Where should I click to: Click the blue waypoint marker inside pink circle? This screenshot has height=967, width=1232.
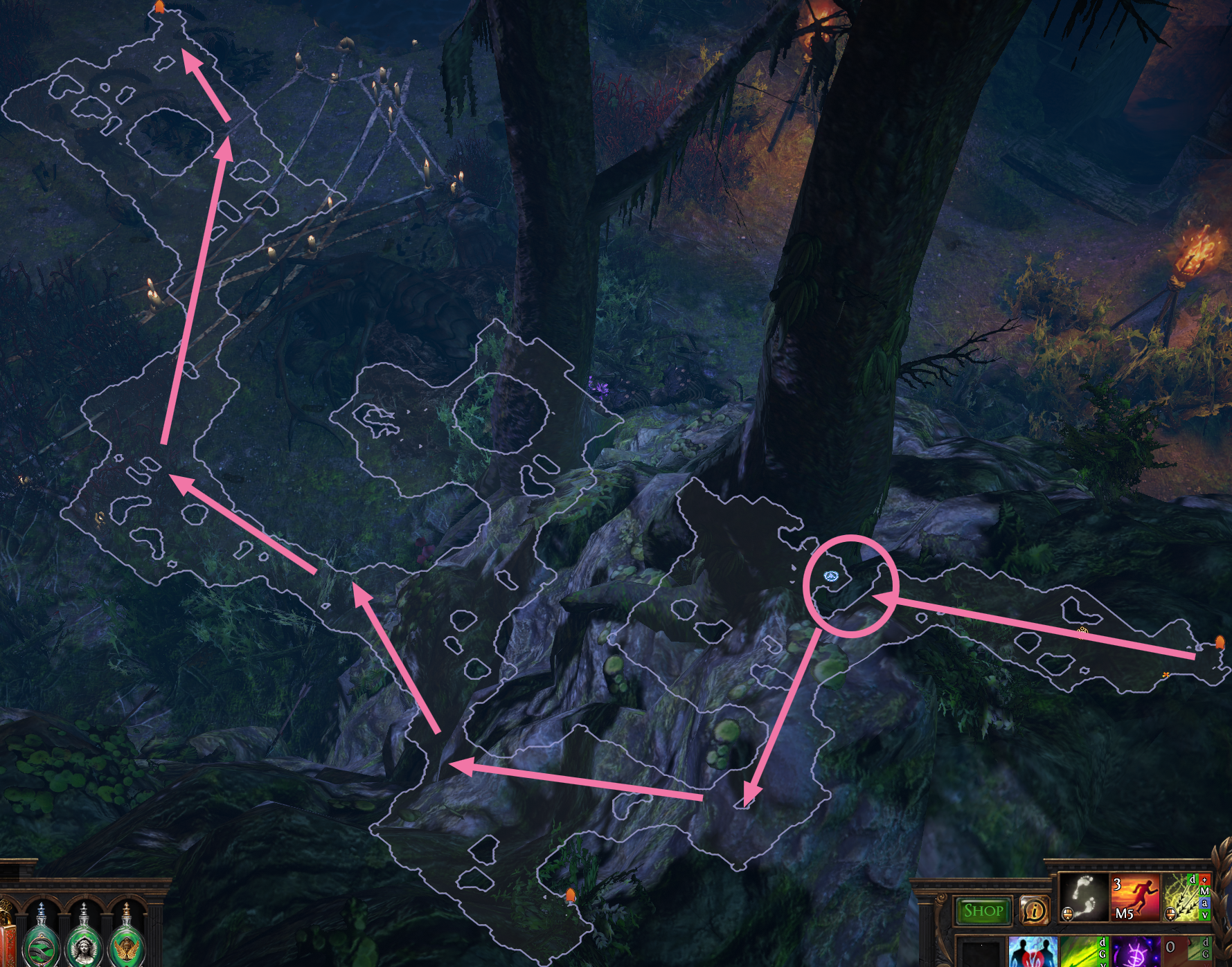click(832, 576)
